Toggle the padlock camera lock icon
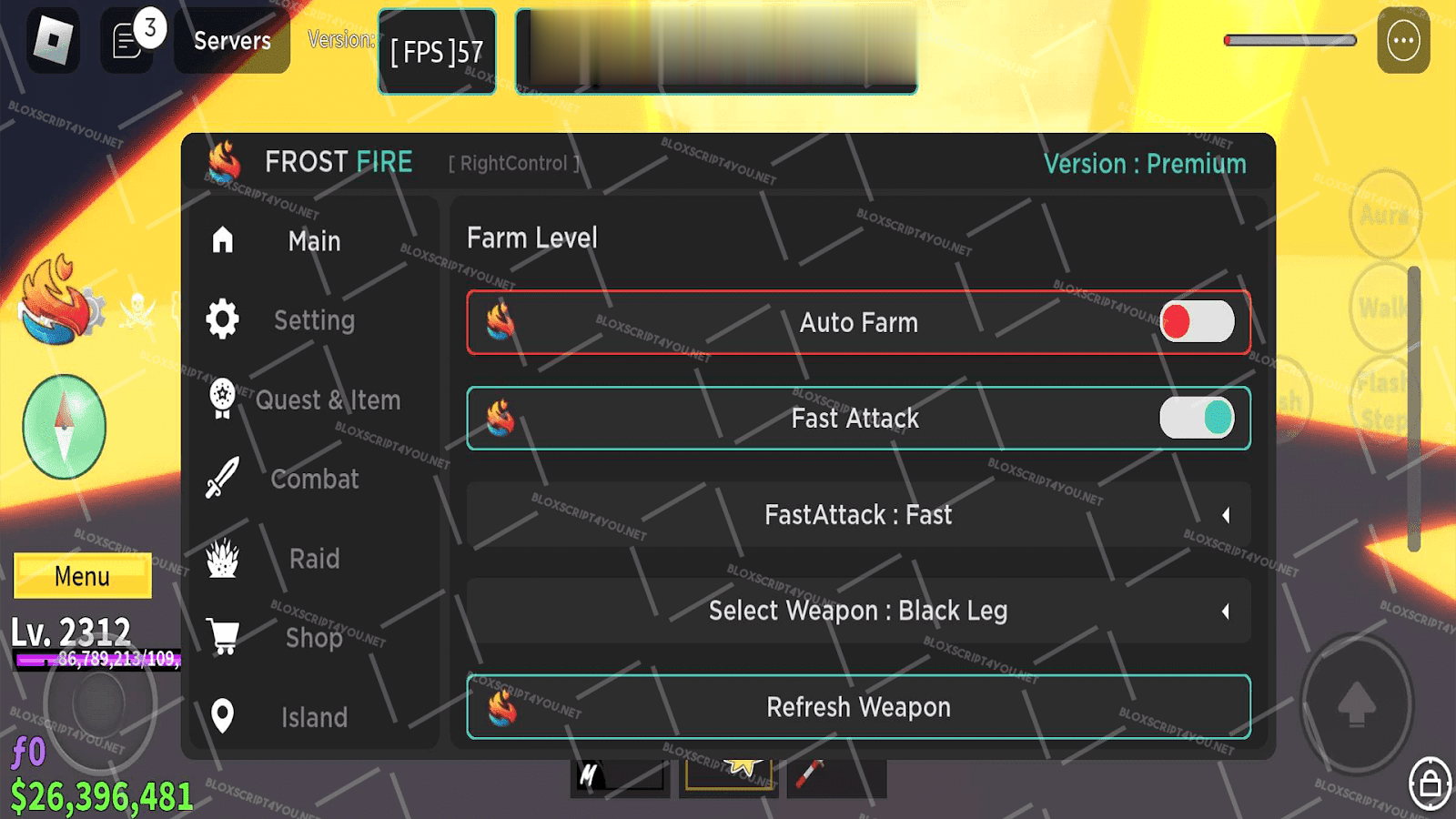The image size is (1456, 819). pos(1430,783)
